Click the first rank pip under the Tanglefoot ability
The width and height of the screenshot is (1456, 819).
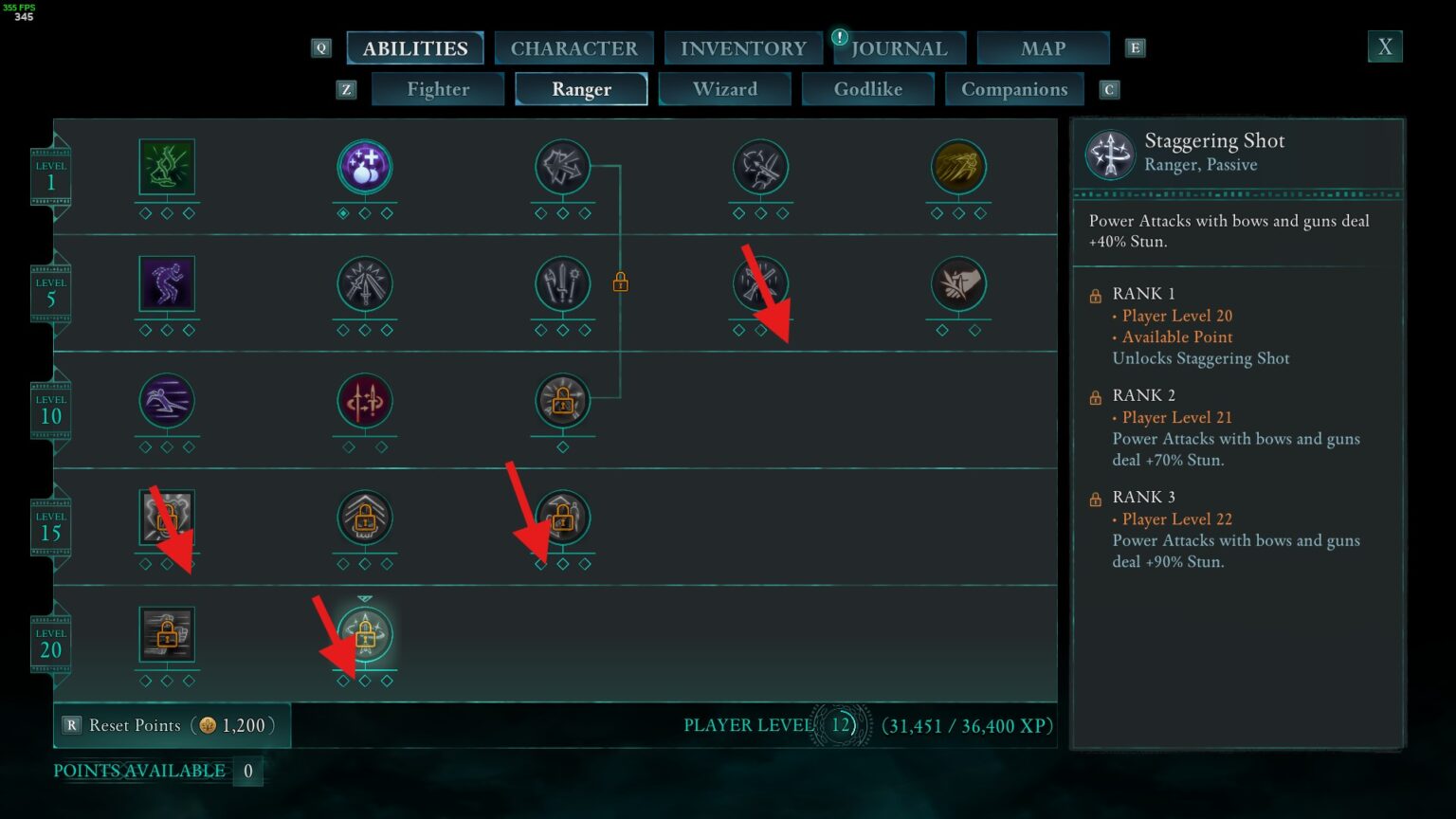pyautogui.click(x=146, y=213)
